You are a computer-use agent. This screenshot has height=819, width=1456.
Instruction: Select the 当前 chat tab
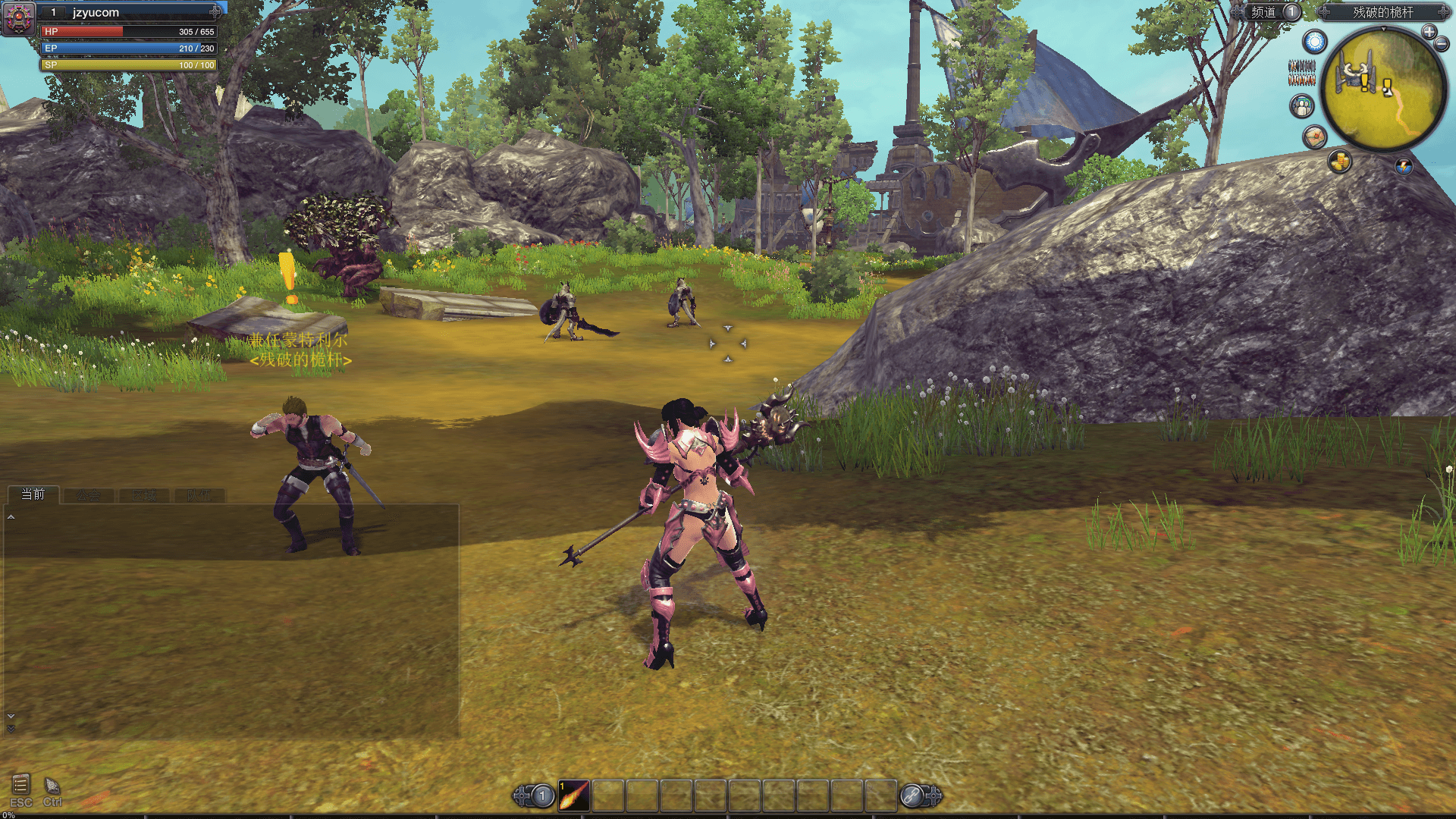[33, 494]
